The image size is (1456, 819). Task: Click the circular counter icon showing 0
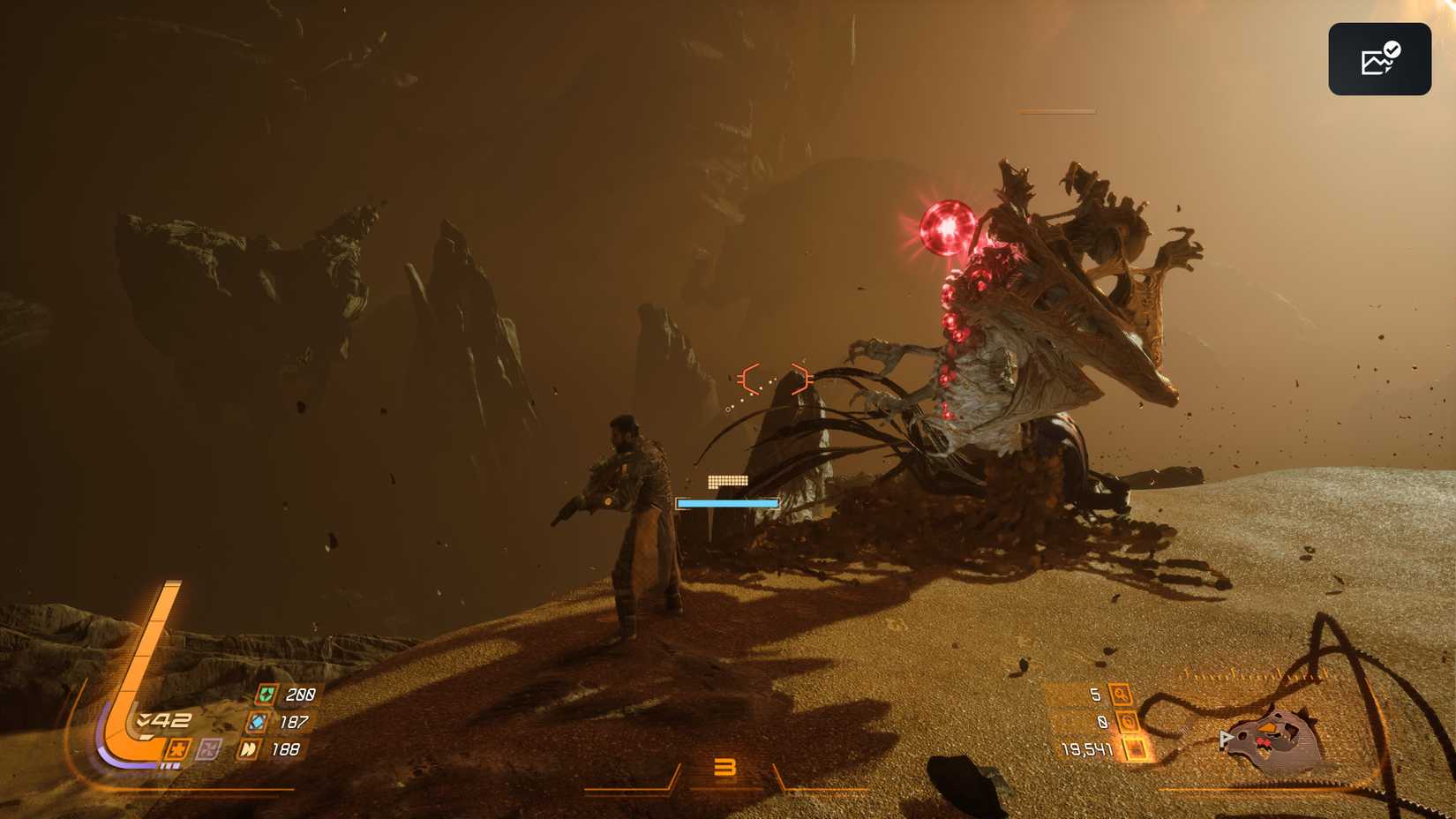[1127, 721]
